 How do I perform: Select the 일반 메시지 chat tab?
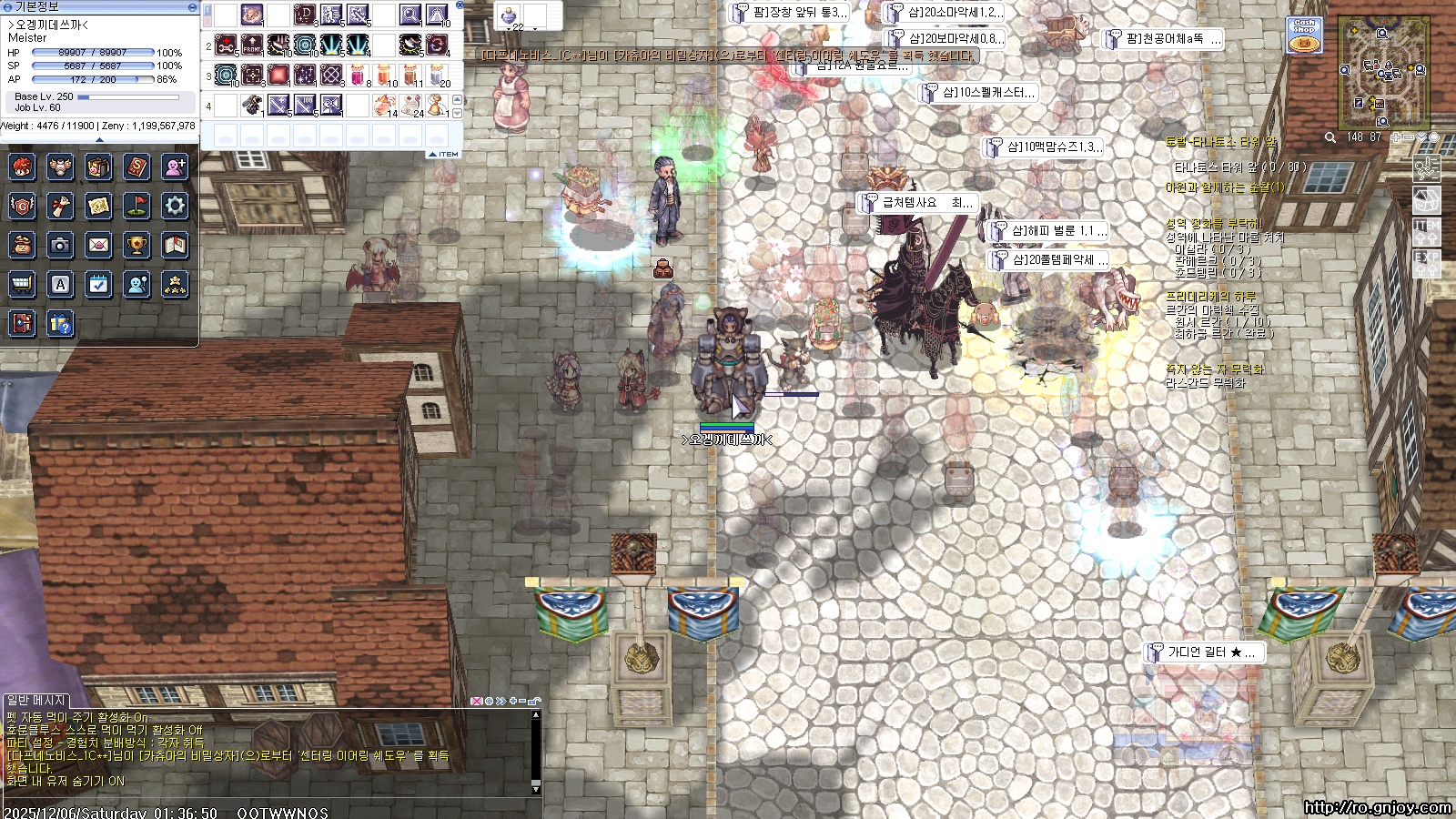(x=36, y=700)
